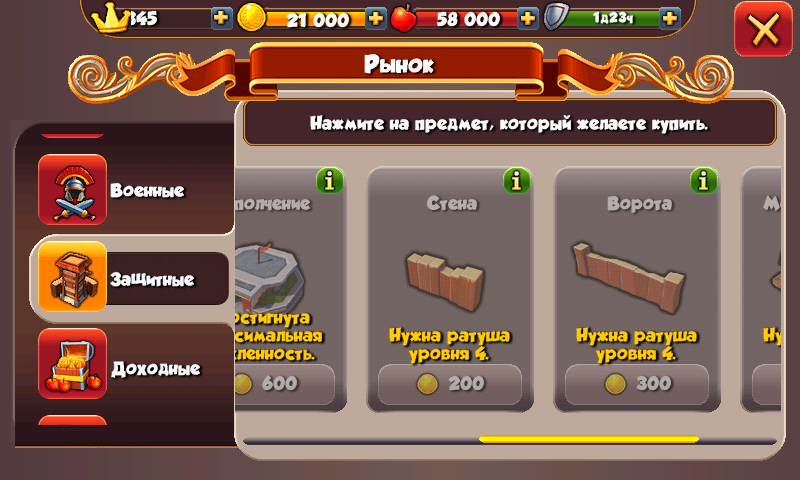Image resolution: width=800 pixels, height=480 pixels.
Task: Add more apples with plus button
Action: 528,18
